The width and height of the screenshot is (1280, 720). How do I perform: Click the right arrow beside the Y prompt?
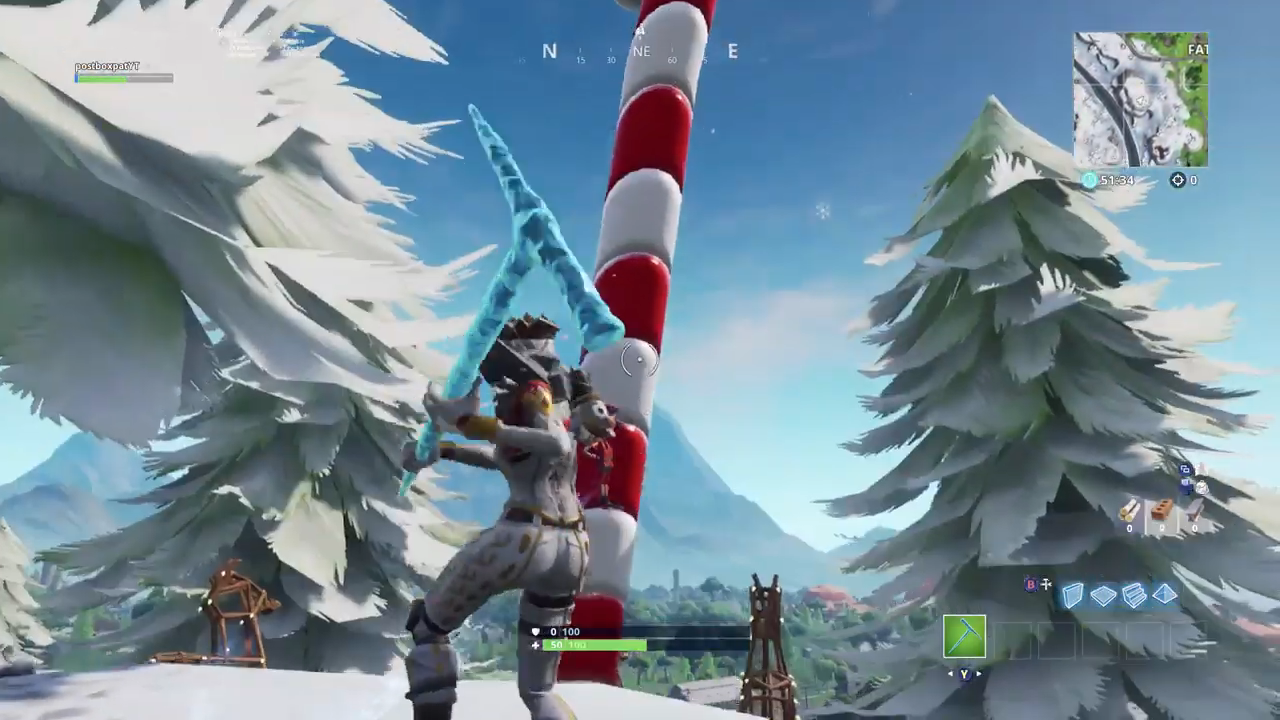(978, 673)
